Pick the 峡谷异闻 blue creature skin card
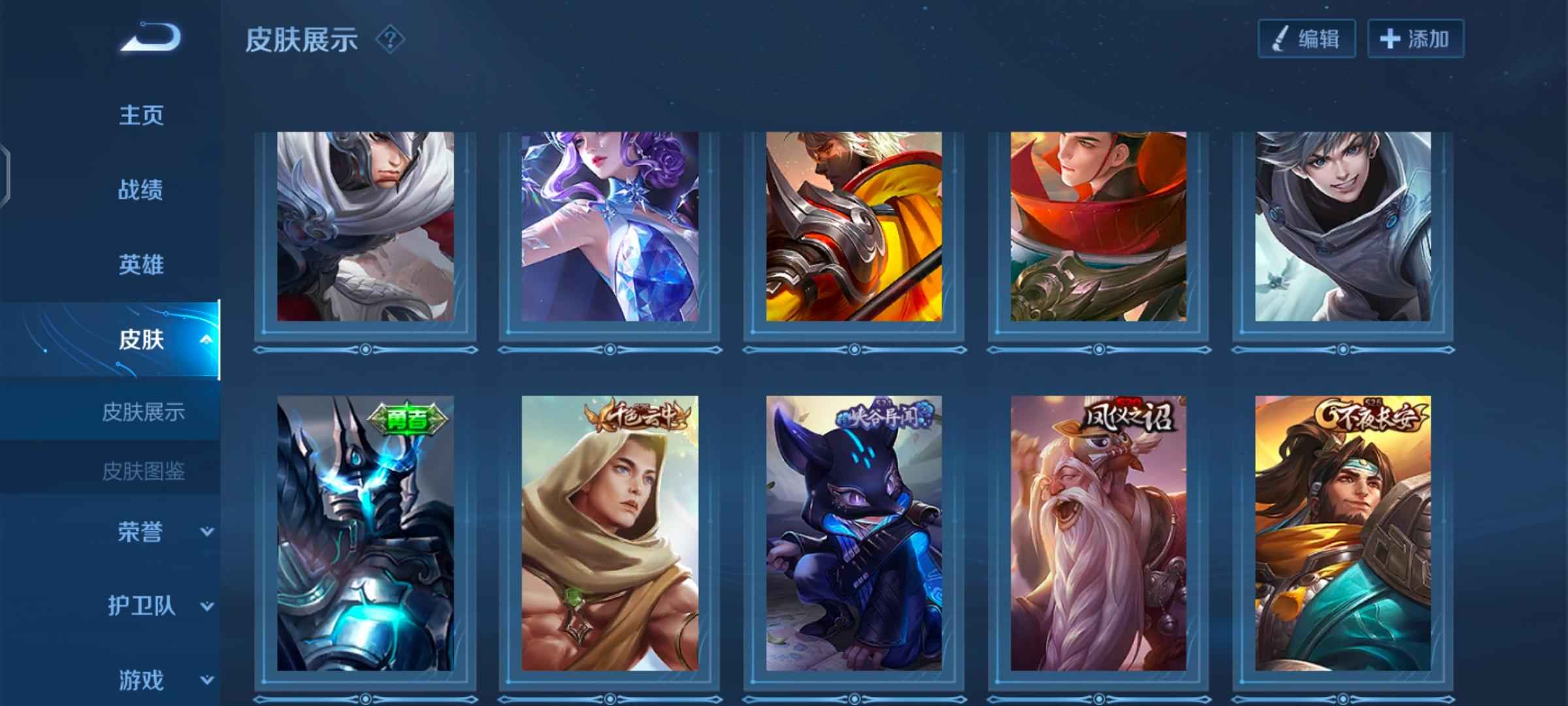 click(x=854, y=533)
